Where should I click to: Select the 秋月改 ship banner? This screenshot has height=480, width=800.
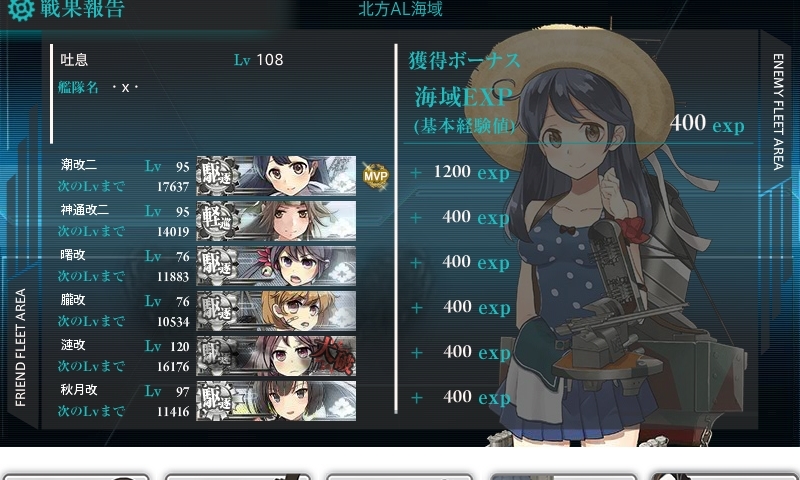[276, 399]
